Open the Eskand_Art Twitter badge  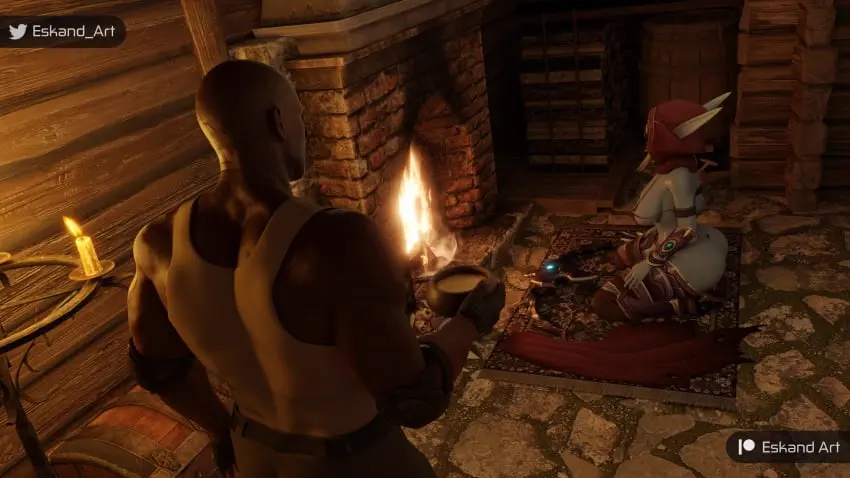coord(60,31)
